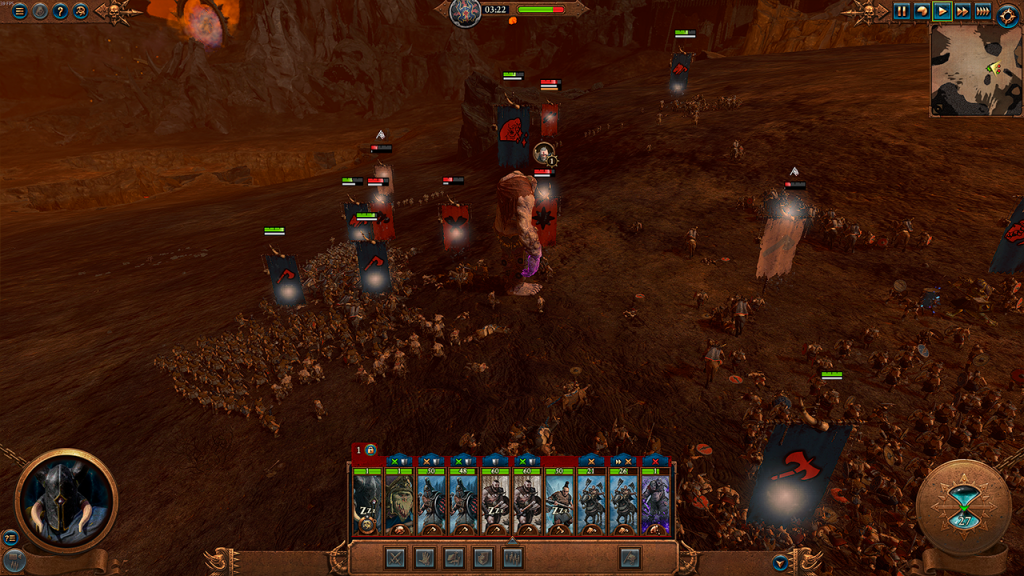This screenshot has height=576, width=1024.
Task: Open the main menu hamburger button
Action: tap(20, 12)
